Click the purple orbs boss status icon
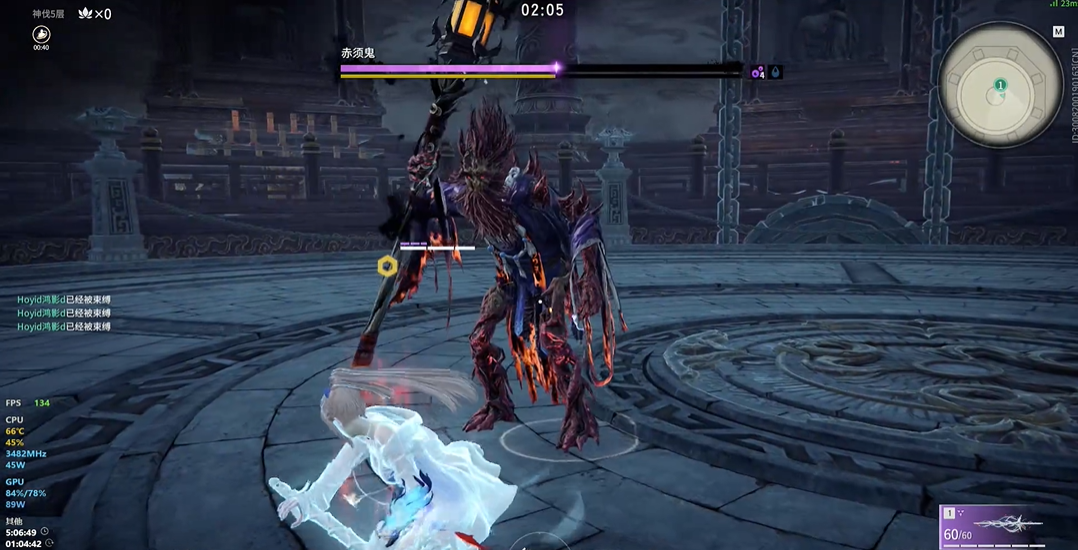 click(x=758, y=72)
